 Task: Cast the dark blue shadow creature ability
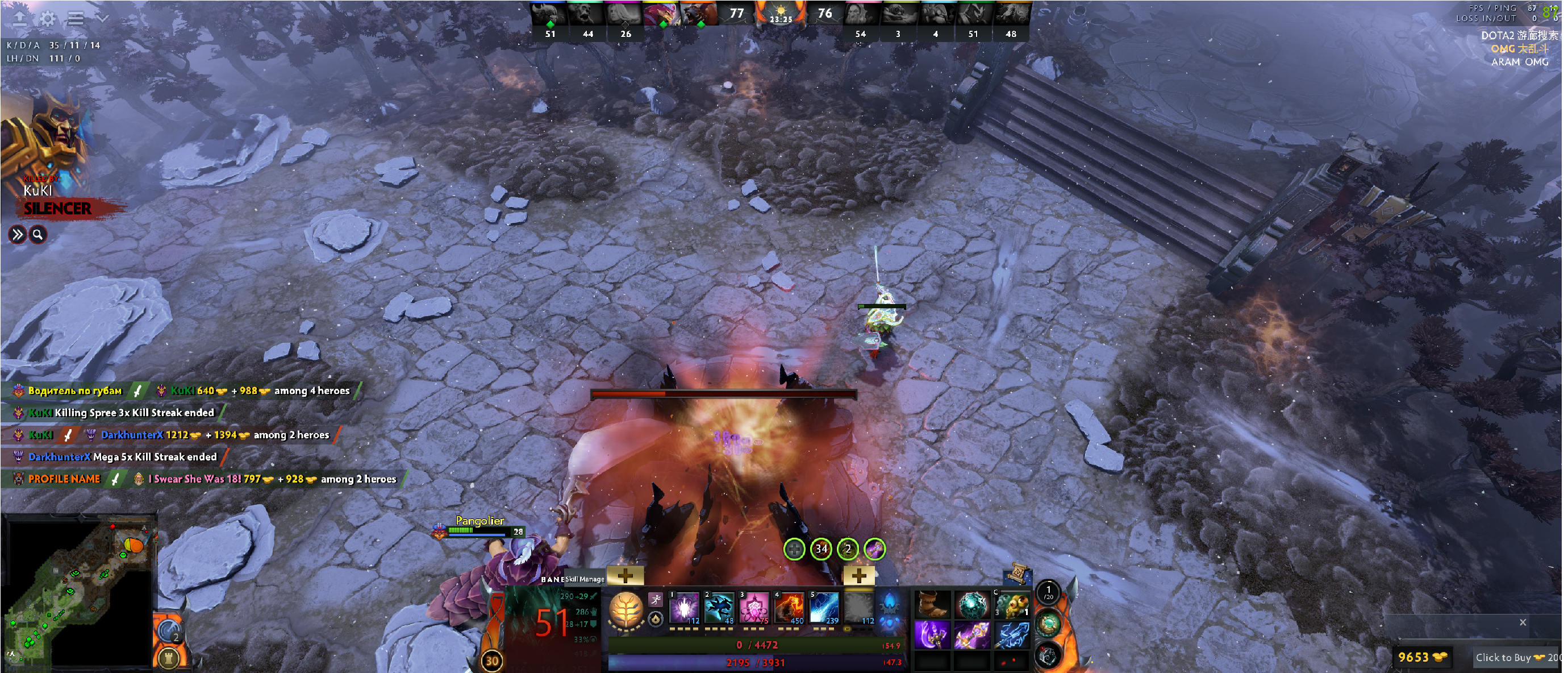pos(719,608)
